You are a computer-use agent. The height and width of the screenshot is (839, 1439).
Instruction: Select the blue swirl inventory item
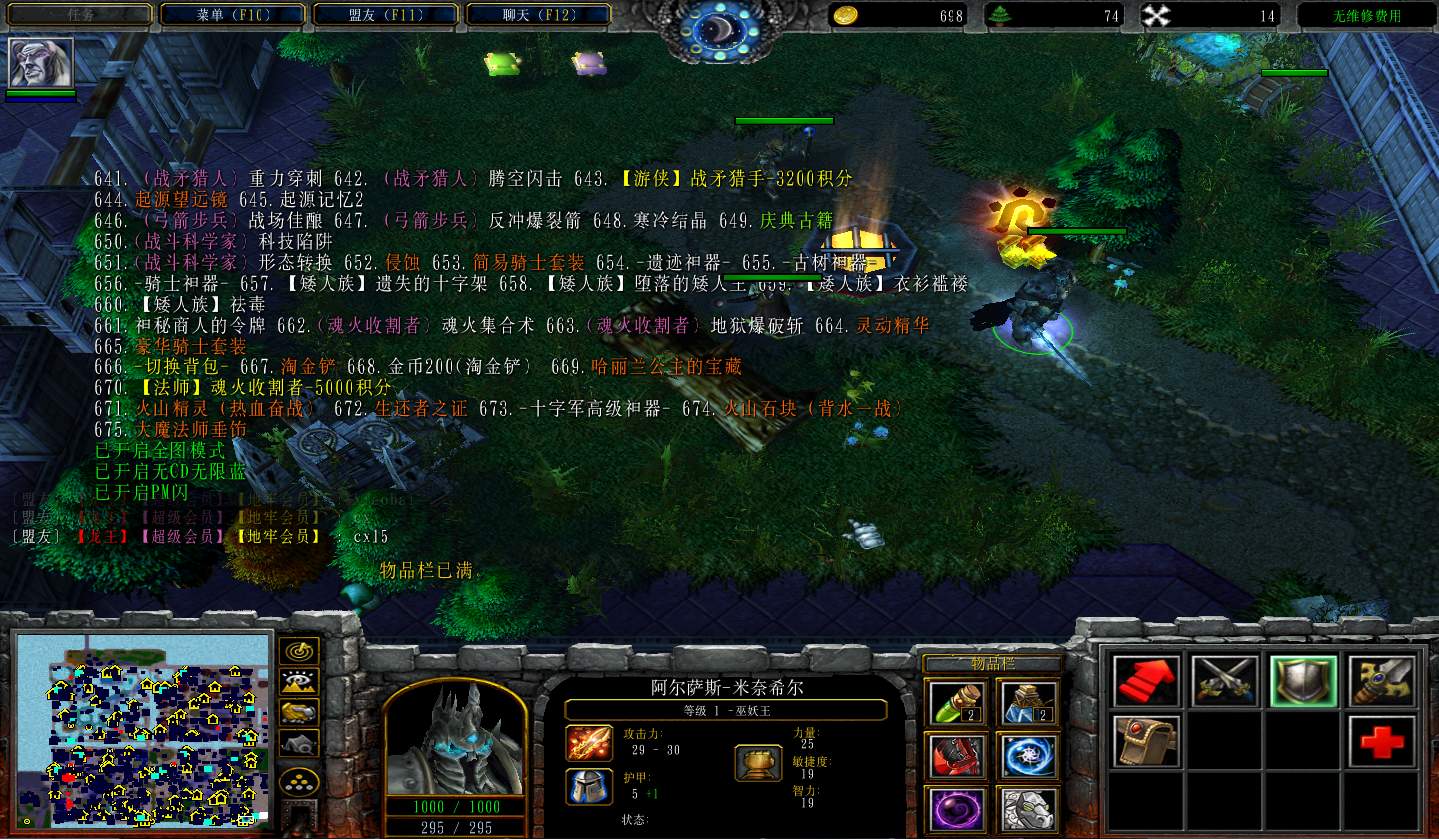point(1027,755)
